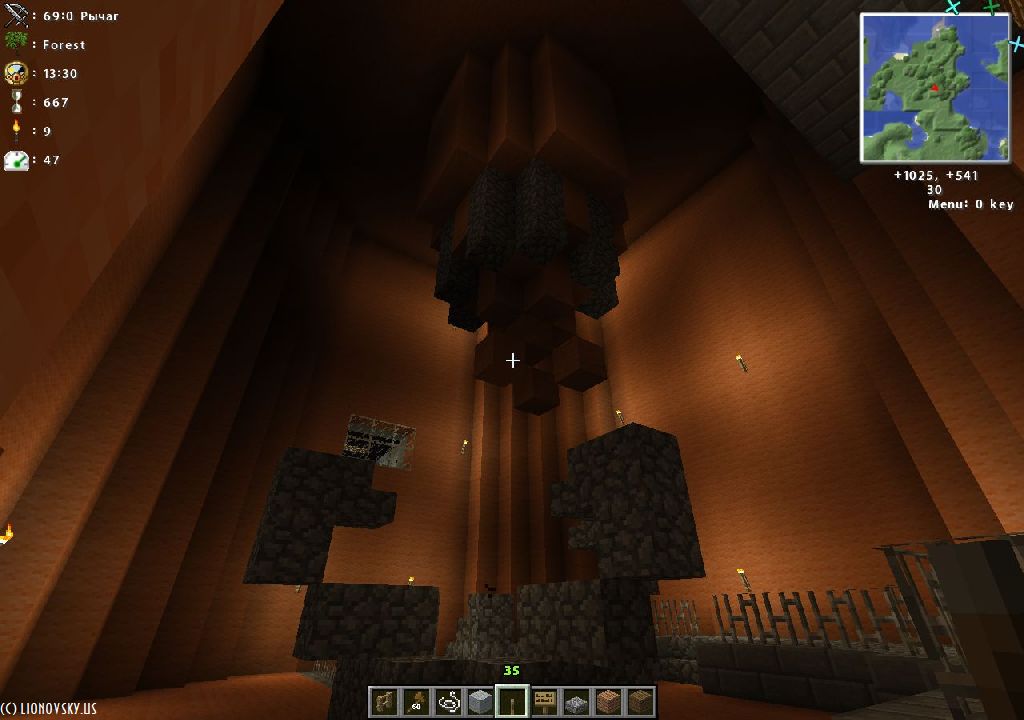Screen dimensions: 1024x720
Task: Pick the hotbar item stacked to 60
Action: 416,701
